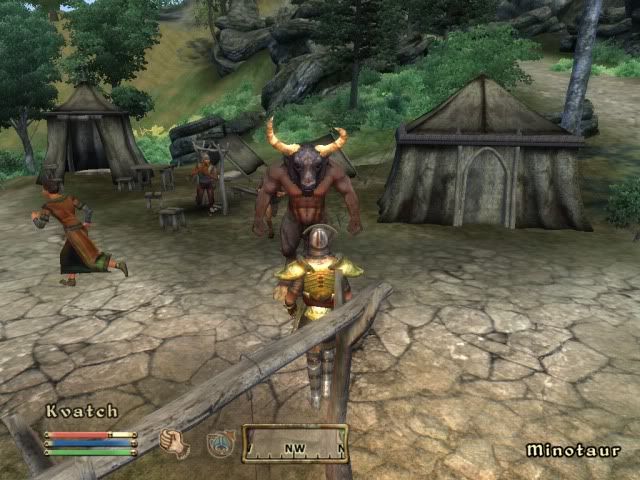Click the fist weapon icon
Screen dimensions: 640x480
(174, 442)
